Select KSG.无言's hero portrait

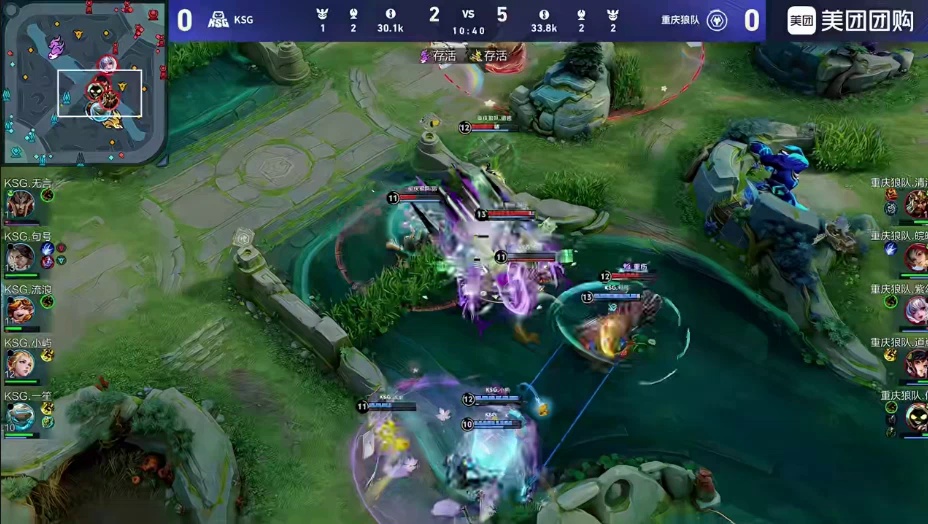coord(19,205)
